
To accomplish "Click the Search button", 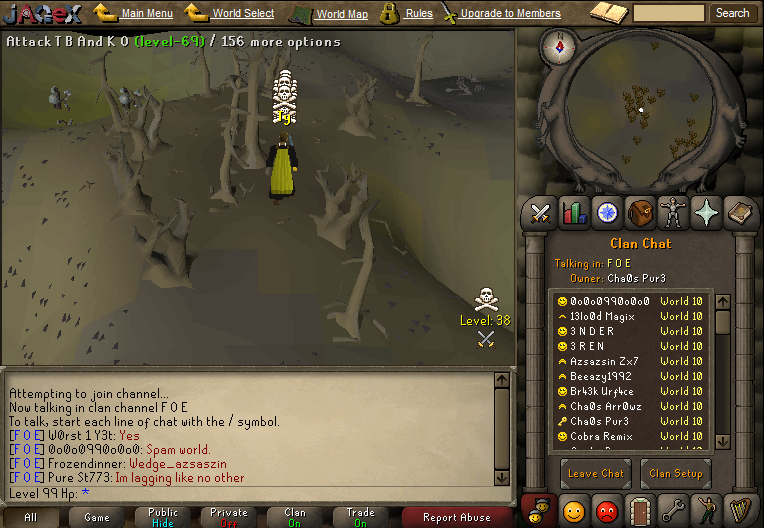I will point(732,13).
